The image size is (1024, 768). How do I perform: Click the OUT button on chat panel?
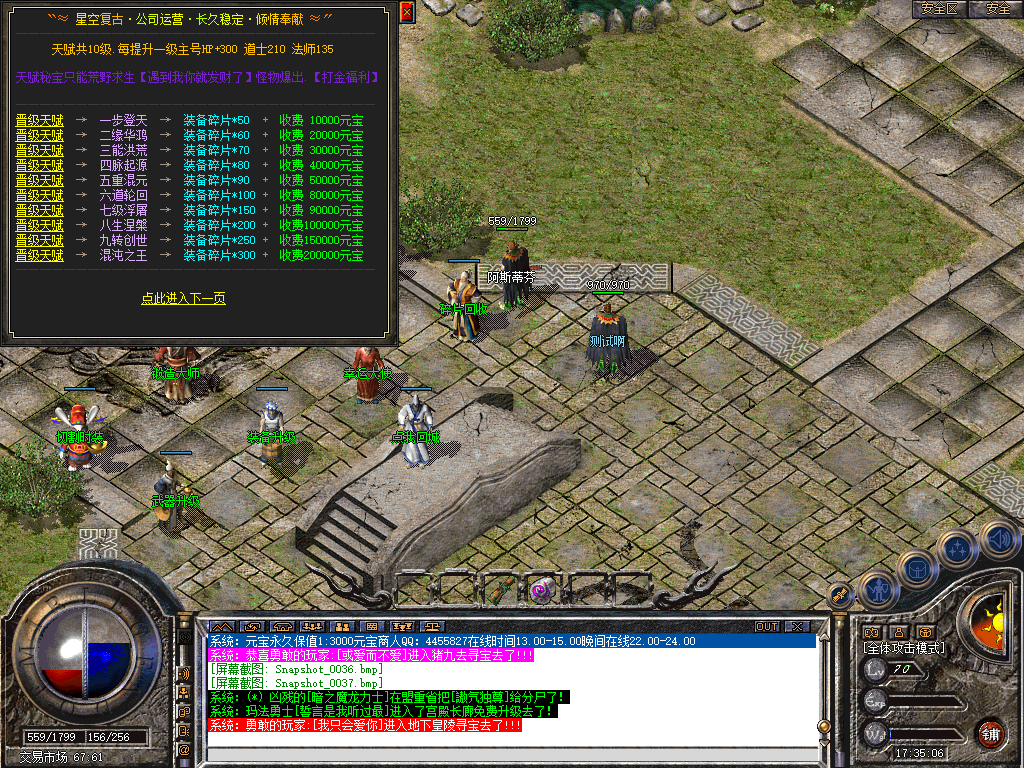pos(766,626)
